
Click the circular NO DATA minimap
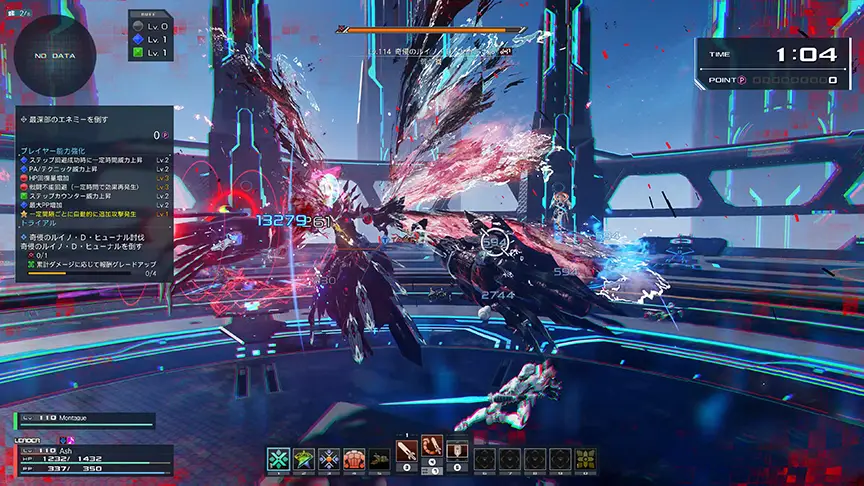click(54, 56)
